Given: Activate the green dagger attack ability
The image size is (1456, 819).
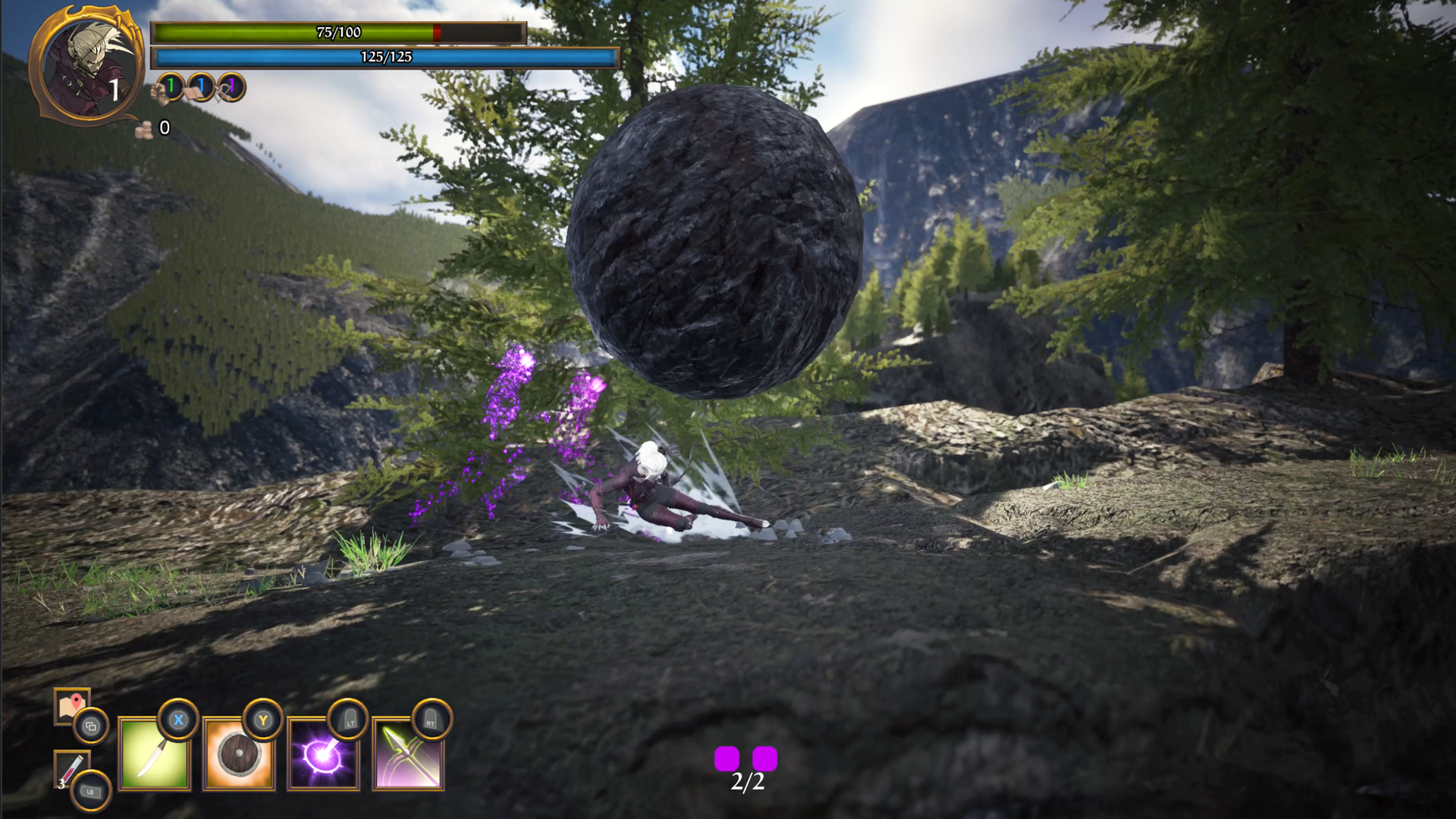Looking at the screenshot, I should point(155,755).
